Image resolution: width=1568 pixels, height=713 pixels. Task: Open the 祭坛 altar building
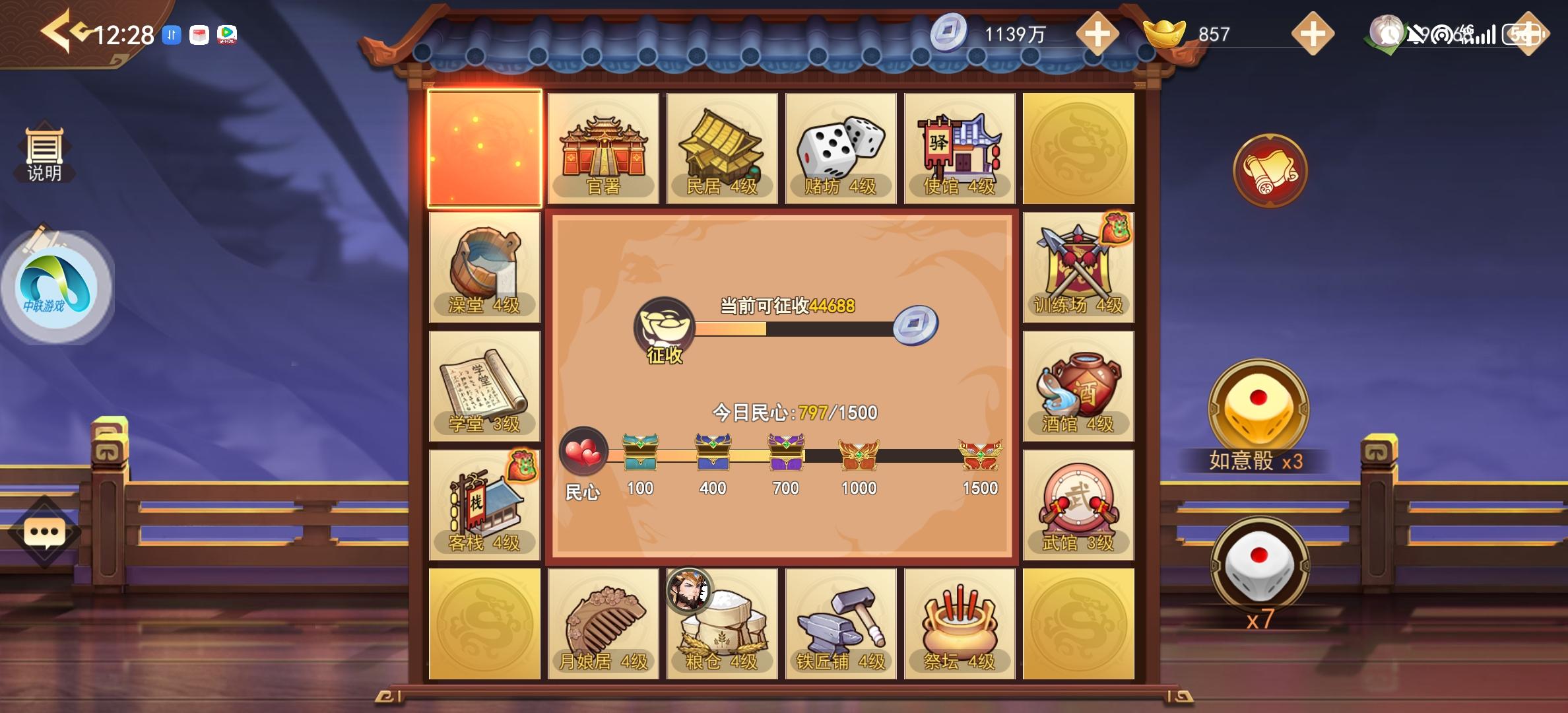(959, 623)
